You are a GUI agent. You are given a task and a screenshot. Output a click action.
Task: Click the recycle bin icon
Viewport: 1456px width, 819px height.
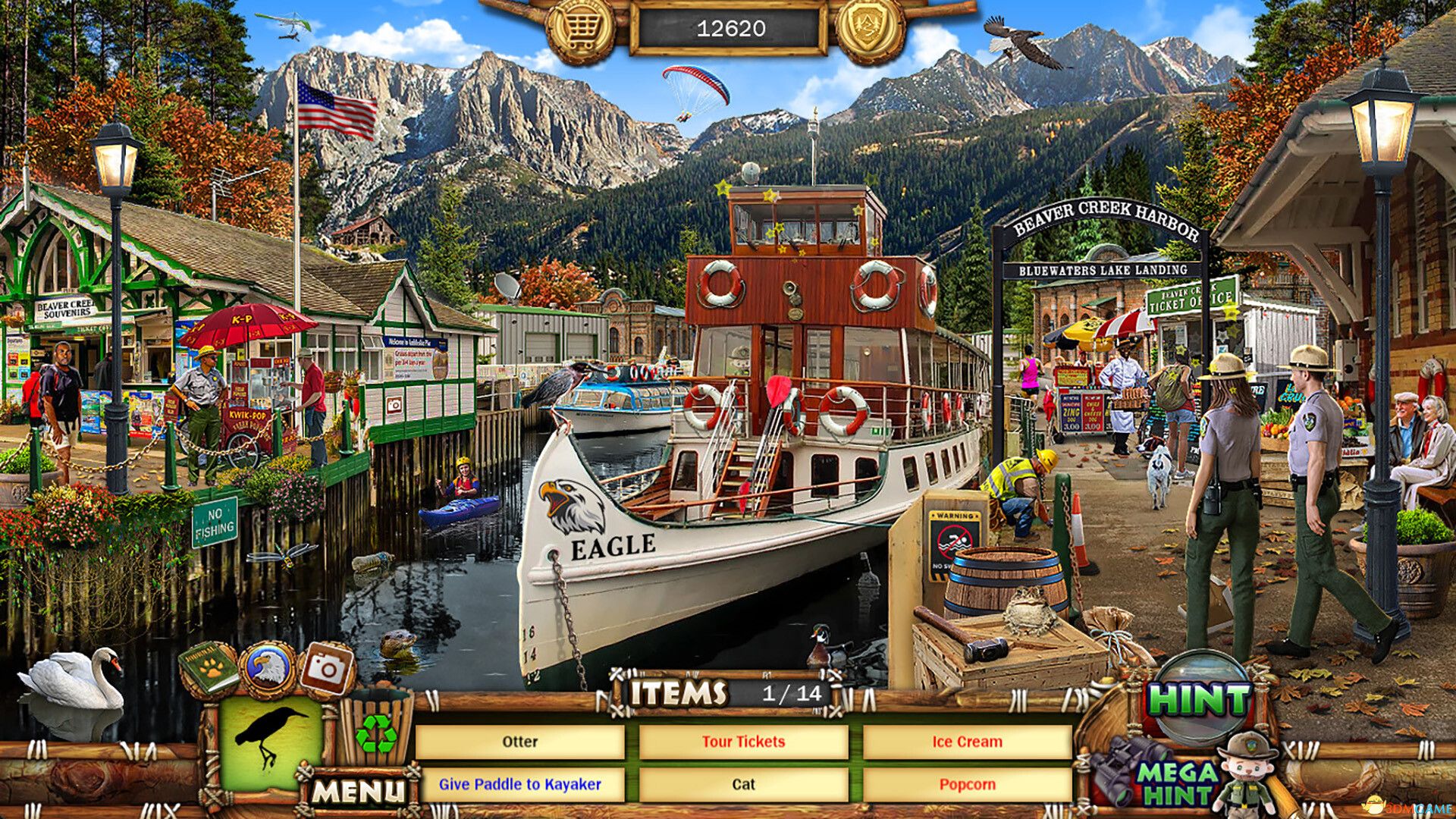click(x=377, y=732)
